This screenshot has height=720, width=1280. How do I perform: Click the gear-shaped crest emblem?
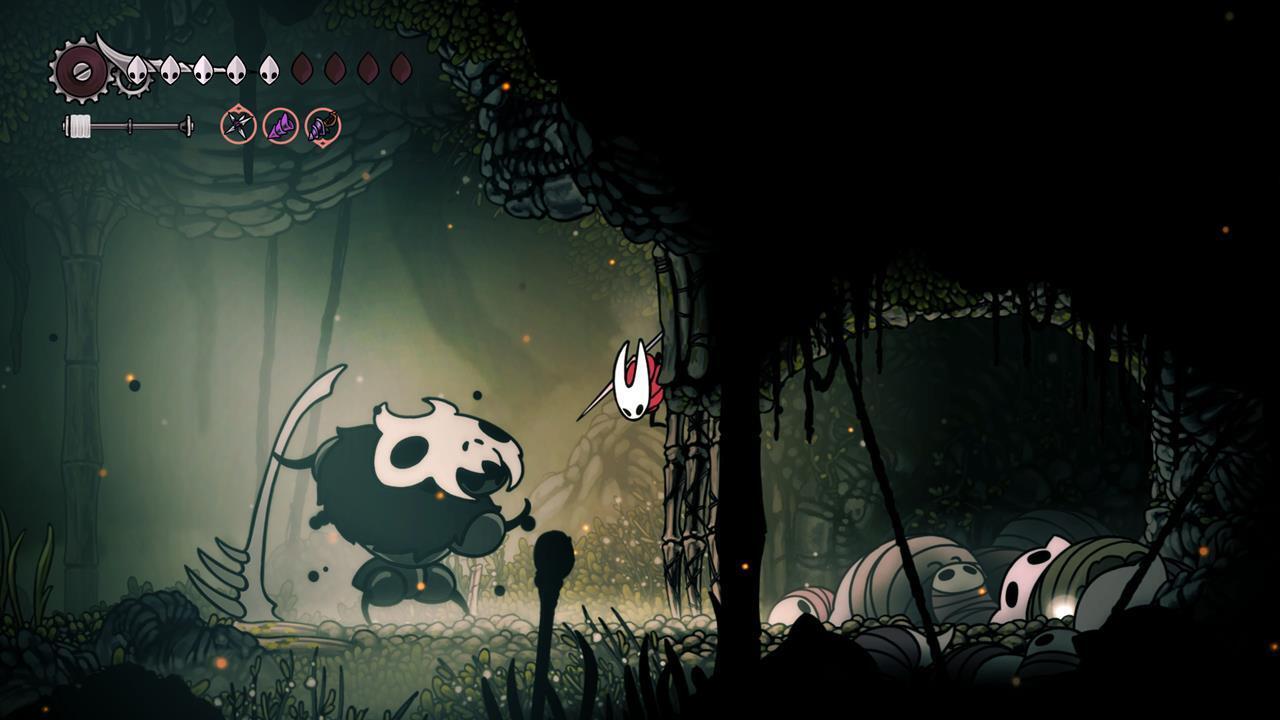[x=81, y=70]
